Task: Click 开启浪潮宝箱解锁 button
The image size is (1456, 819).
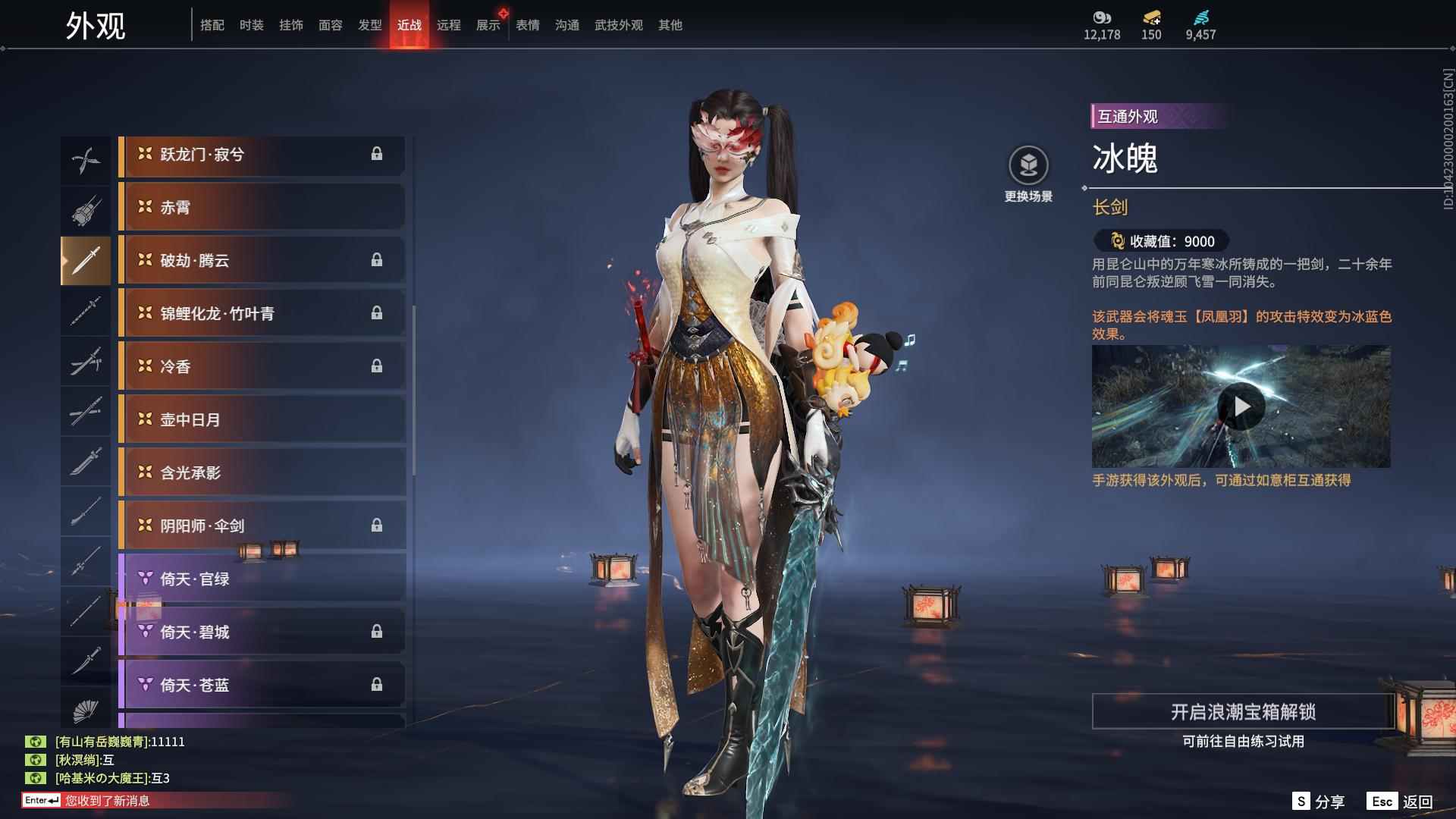Action: (1242, 711)
